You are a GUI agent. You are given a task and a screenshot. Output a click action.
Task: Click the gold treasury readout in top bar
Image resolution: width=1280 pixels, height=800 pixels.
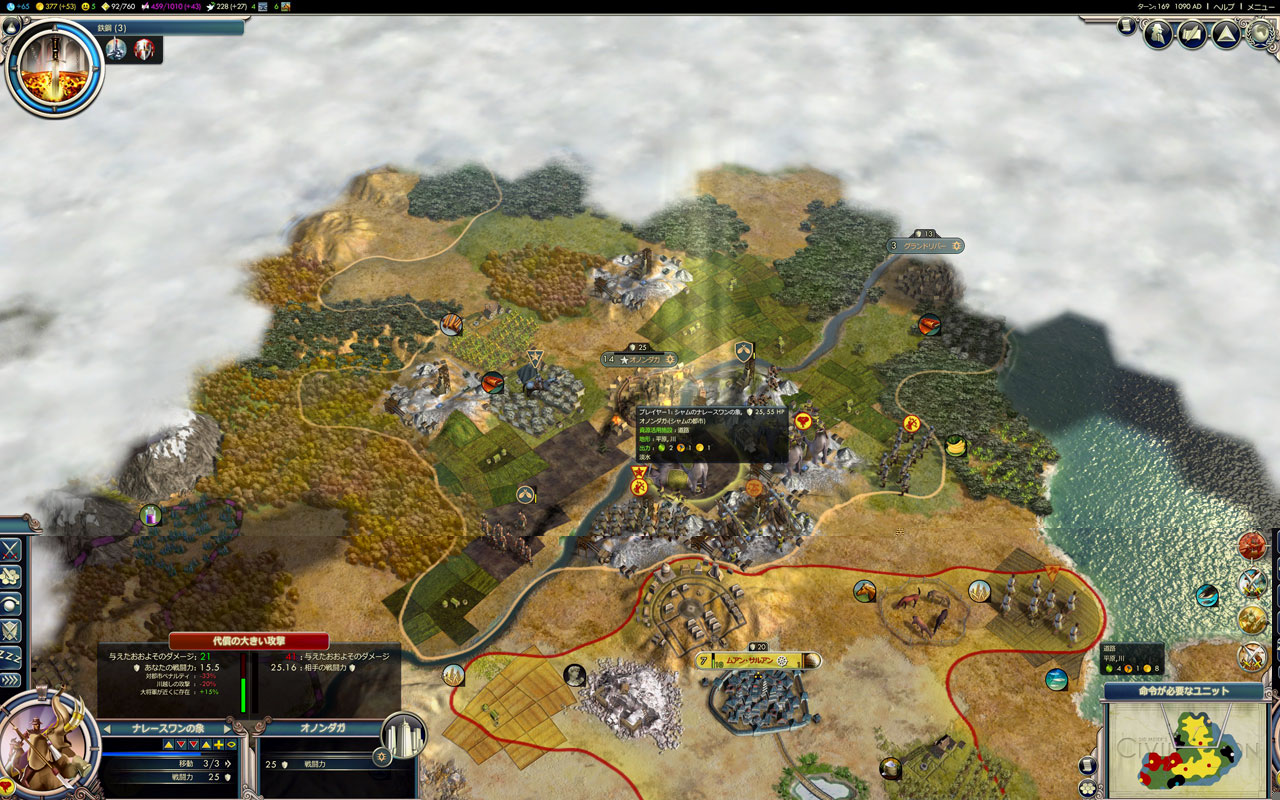56,6
